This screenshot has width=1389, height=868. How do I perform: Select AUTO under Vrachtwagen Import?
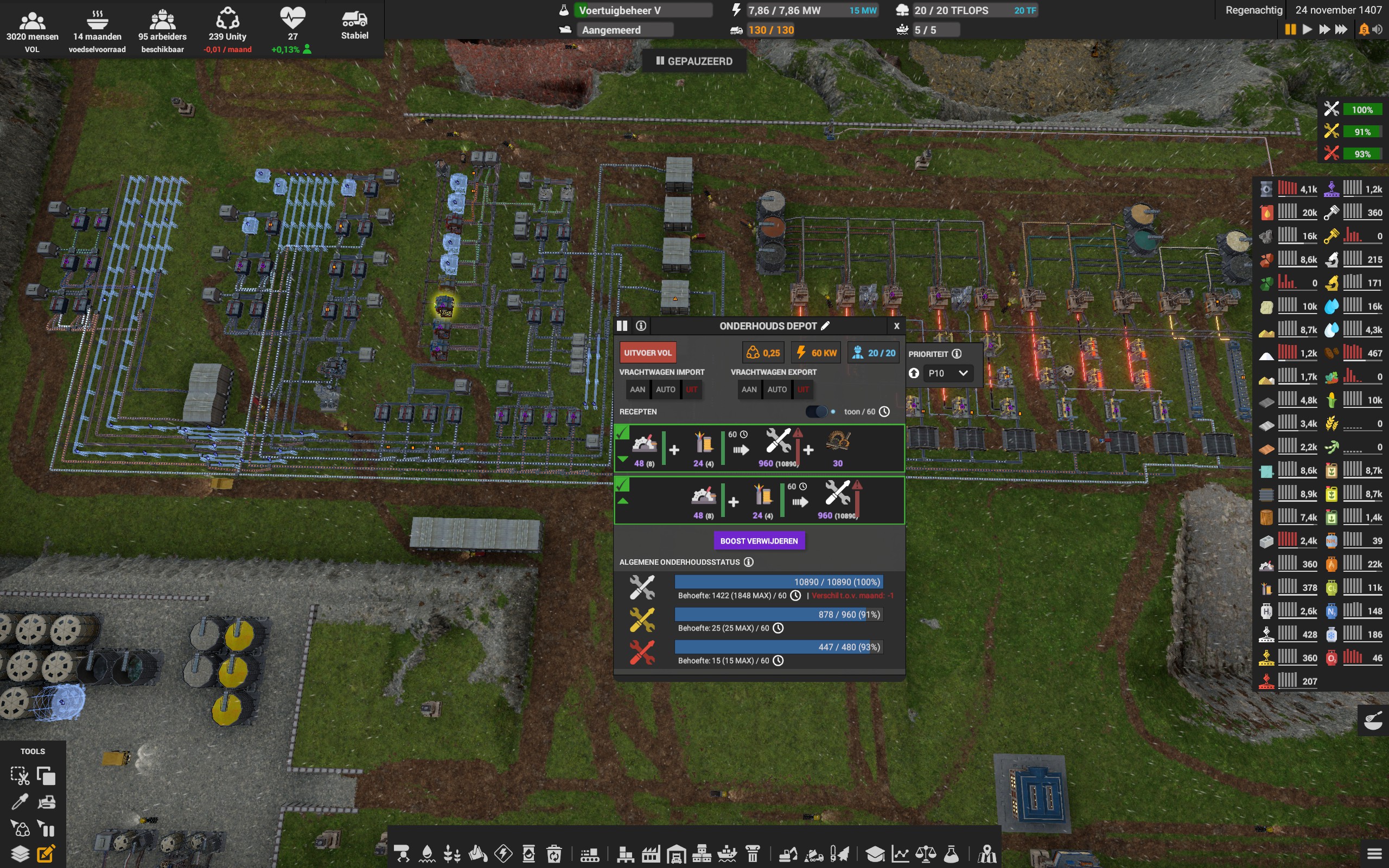665,389
